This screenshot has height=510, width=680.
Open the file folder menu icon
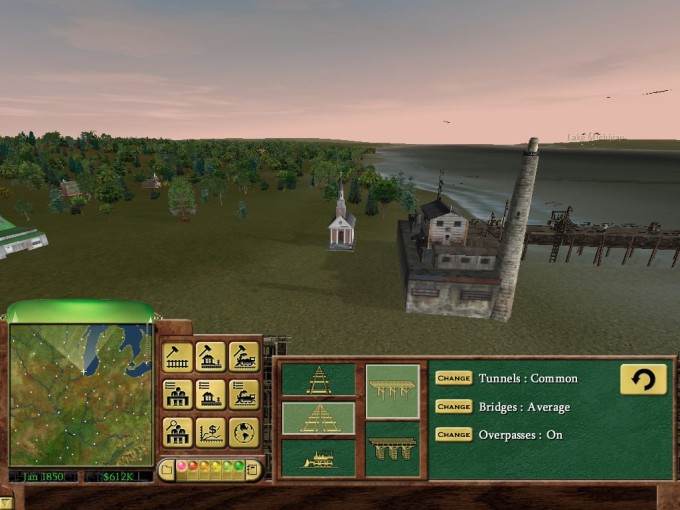(168, 468)
